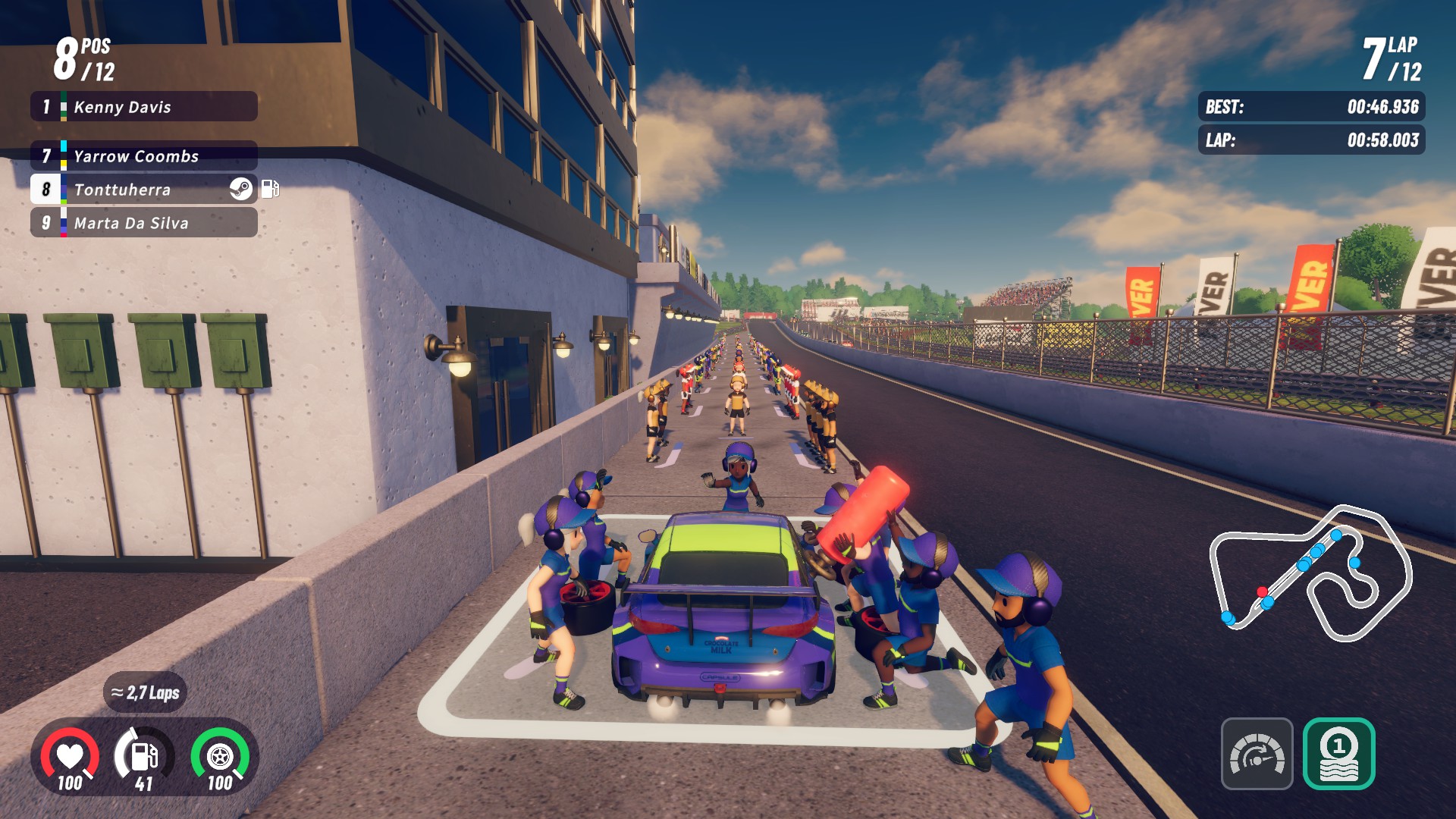The height and width of the screenshot is (819, 1456).
Task: Activate the green number 1 icon
Action: tap(1338, 754)
